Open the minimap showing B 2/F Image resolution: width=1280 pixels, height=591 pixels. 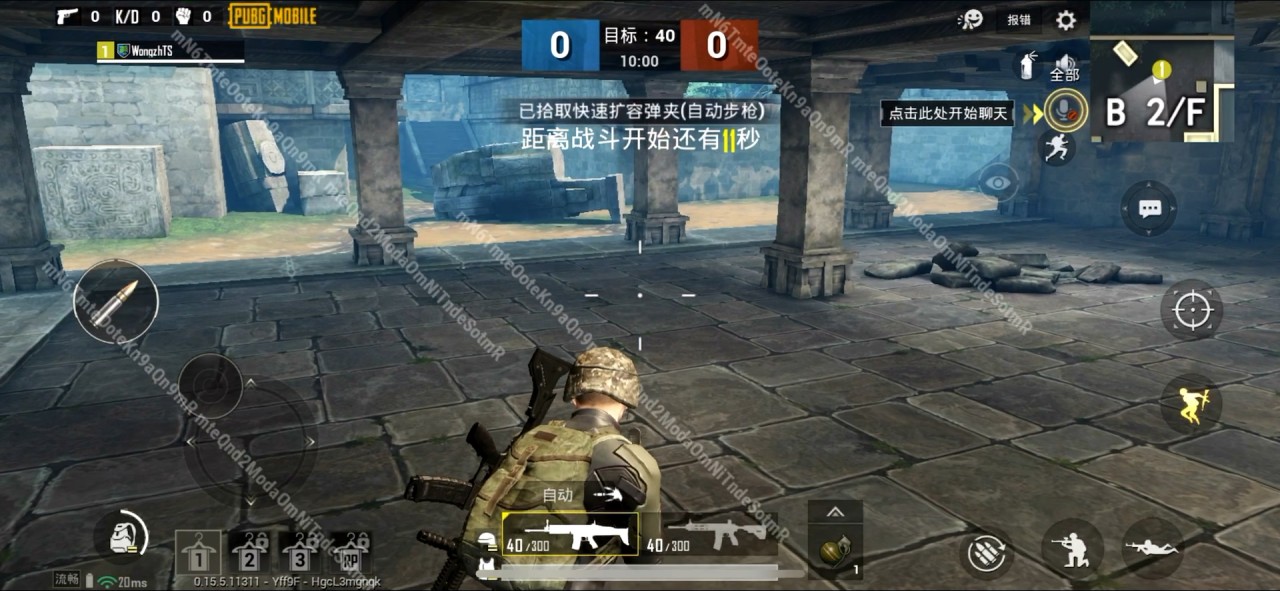(1161, 88)
